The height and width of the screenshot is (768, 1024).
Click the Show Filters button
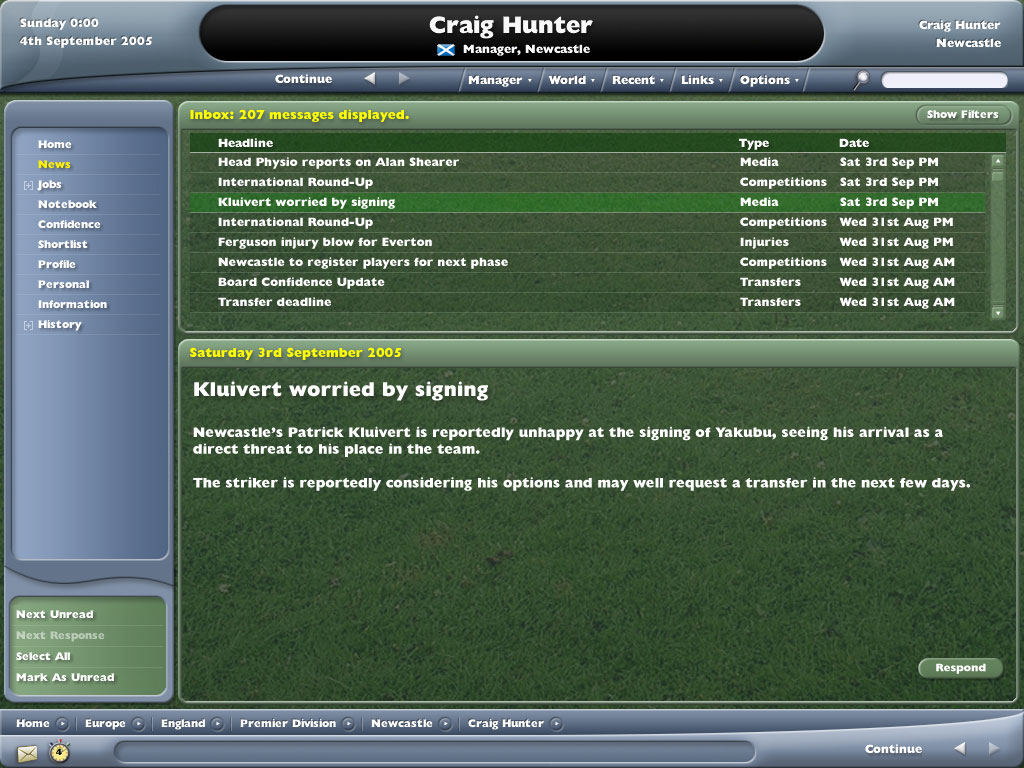pyautogui.click(x=962, y=115)
